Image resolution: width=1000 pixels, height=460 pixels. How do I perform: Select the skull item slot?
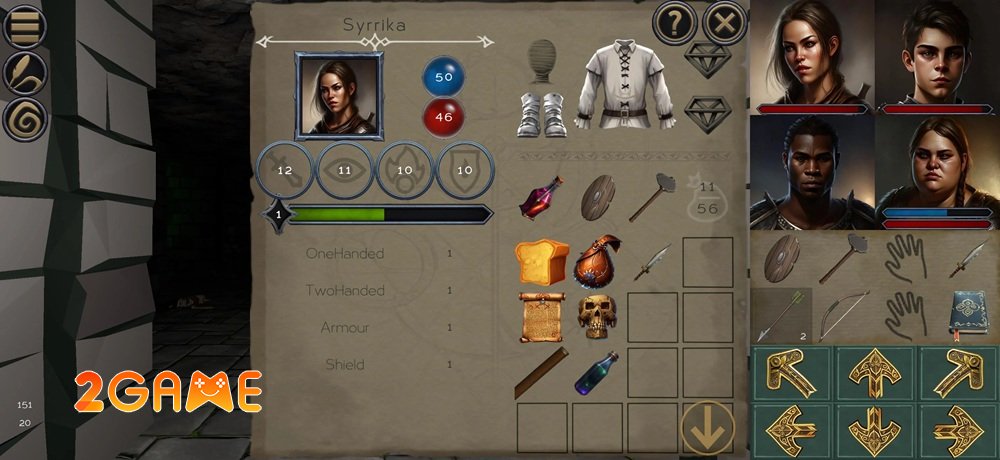coord(596,316)
